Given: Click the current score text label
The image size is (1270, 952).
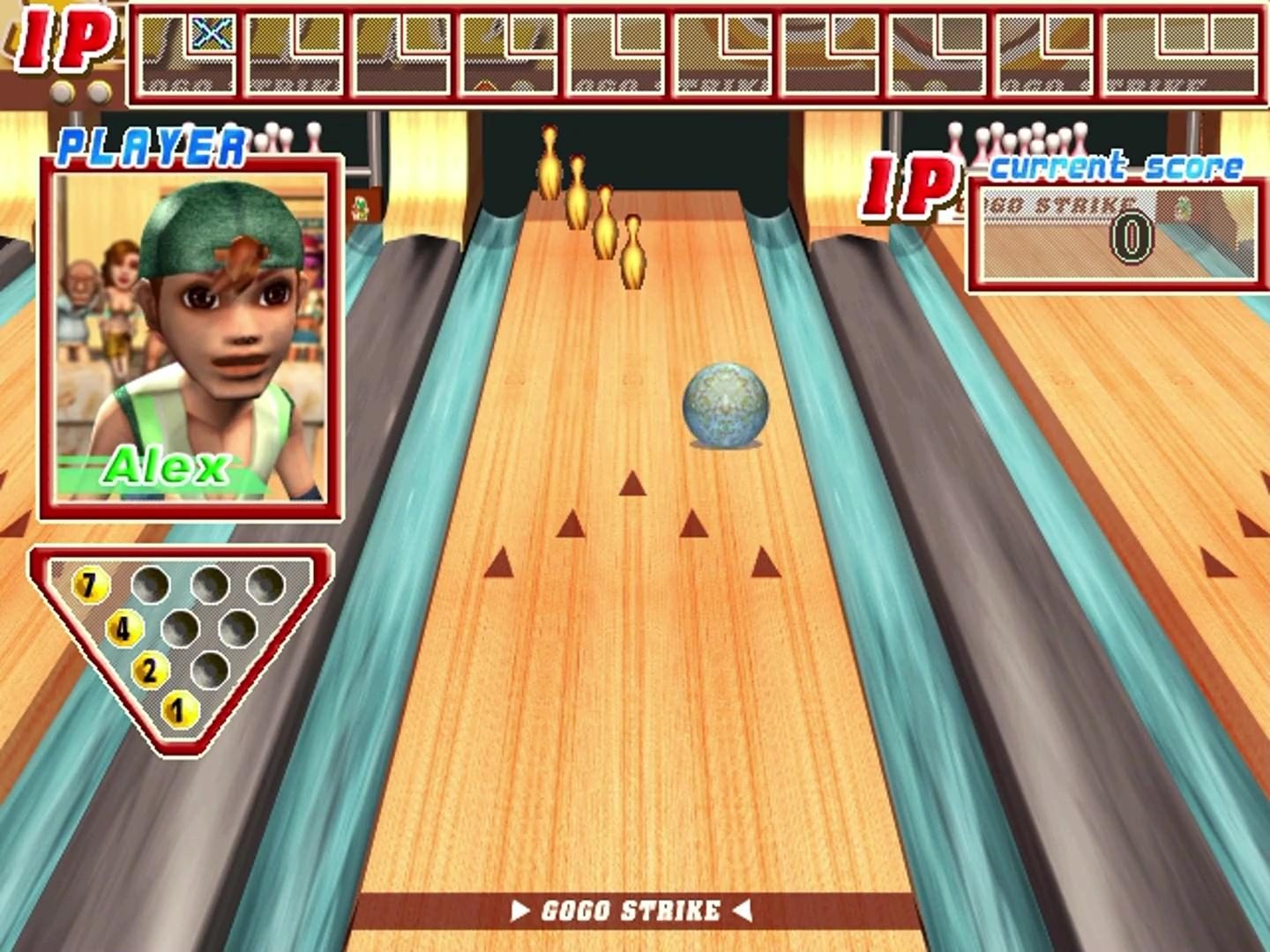Looking at the screenshot, I should click(1118, 166).
